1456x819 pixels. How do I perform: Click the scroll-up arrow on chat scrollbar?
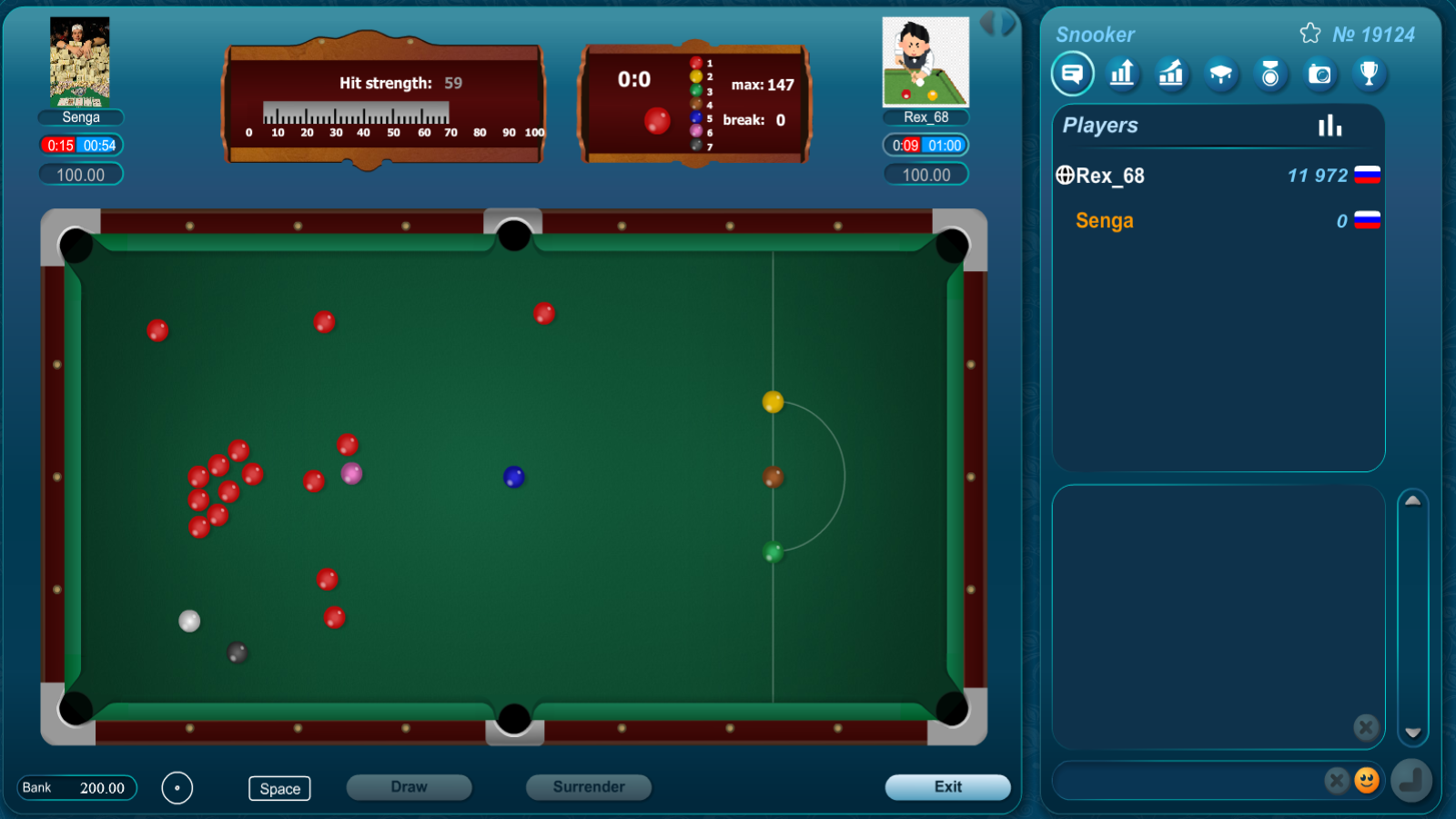click(x=1412, y=500)
